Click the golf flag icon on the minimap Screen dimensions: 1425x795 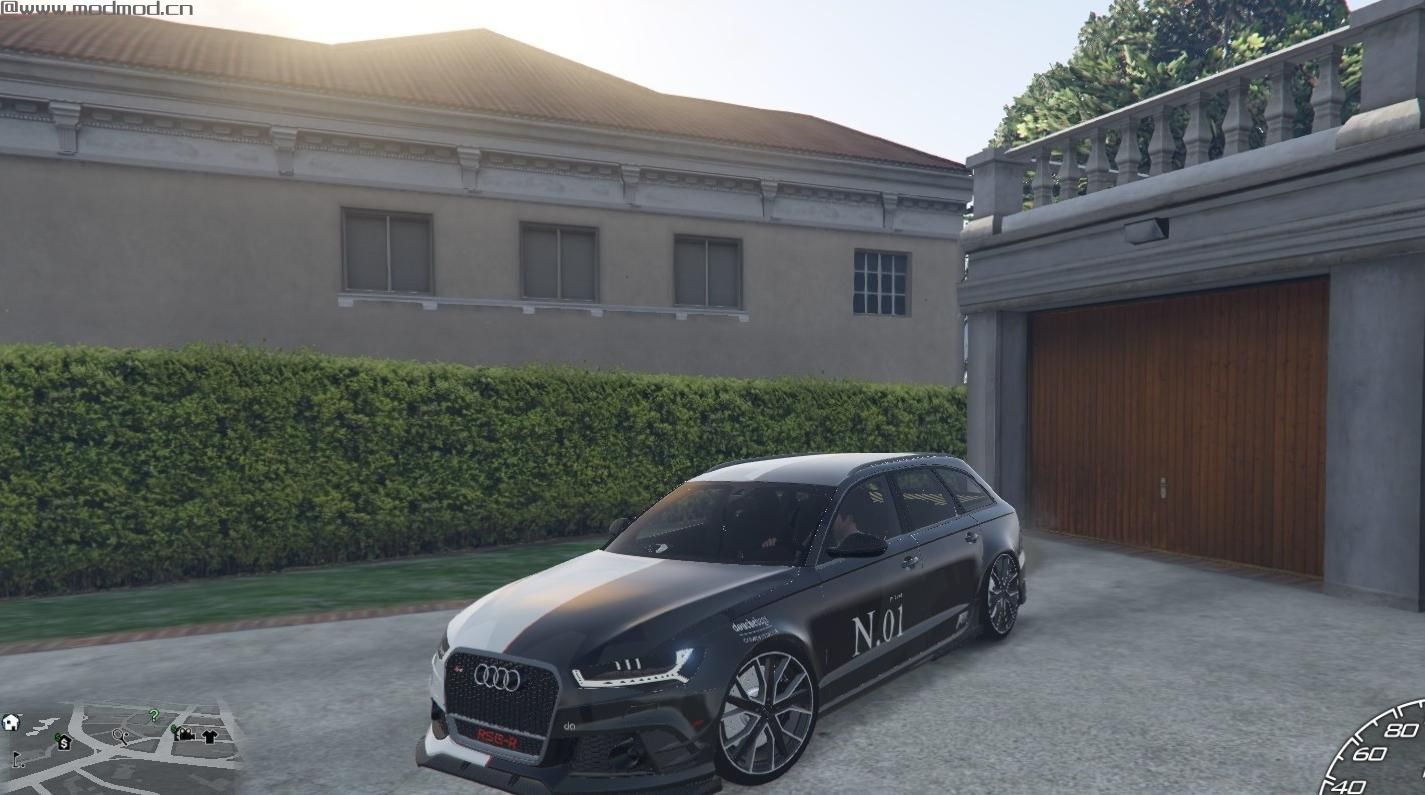click(x=17, y=759)
